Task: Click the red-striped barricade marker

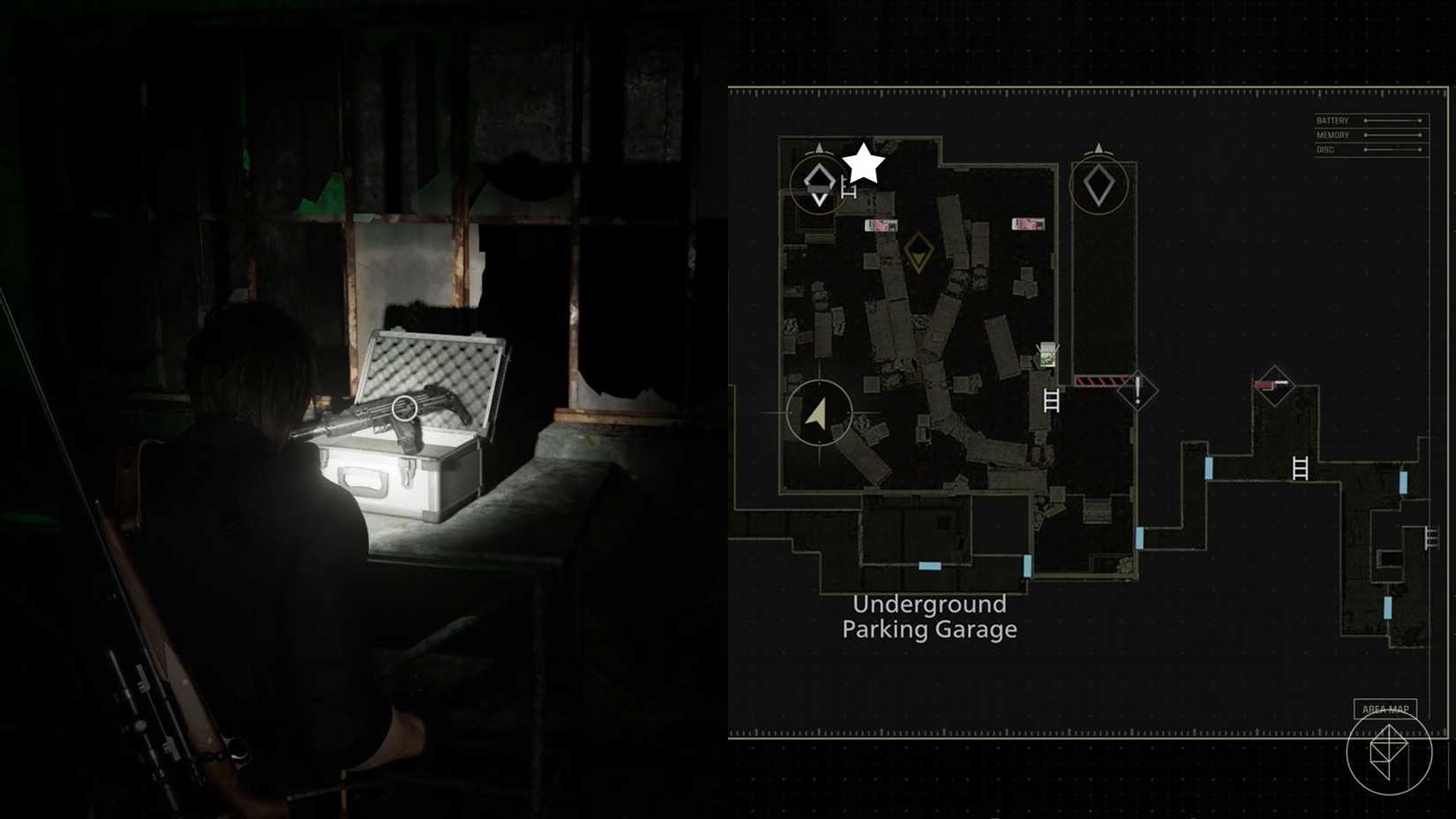Action: (1101, 379)
